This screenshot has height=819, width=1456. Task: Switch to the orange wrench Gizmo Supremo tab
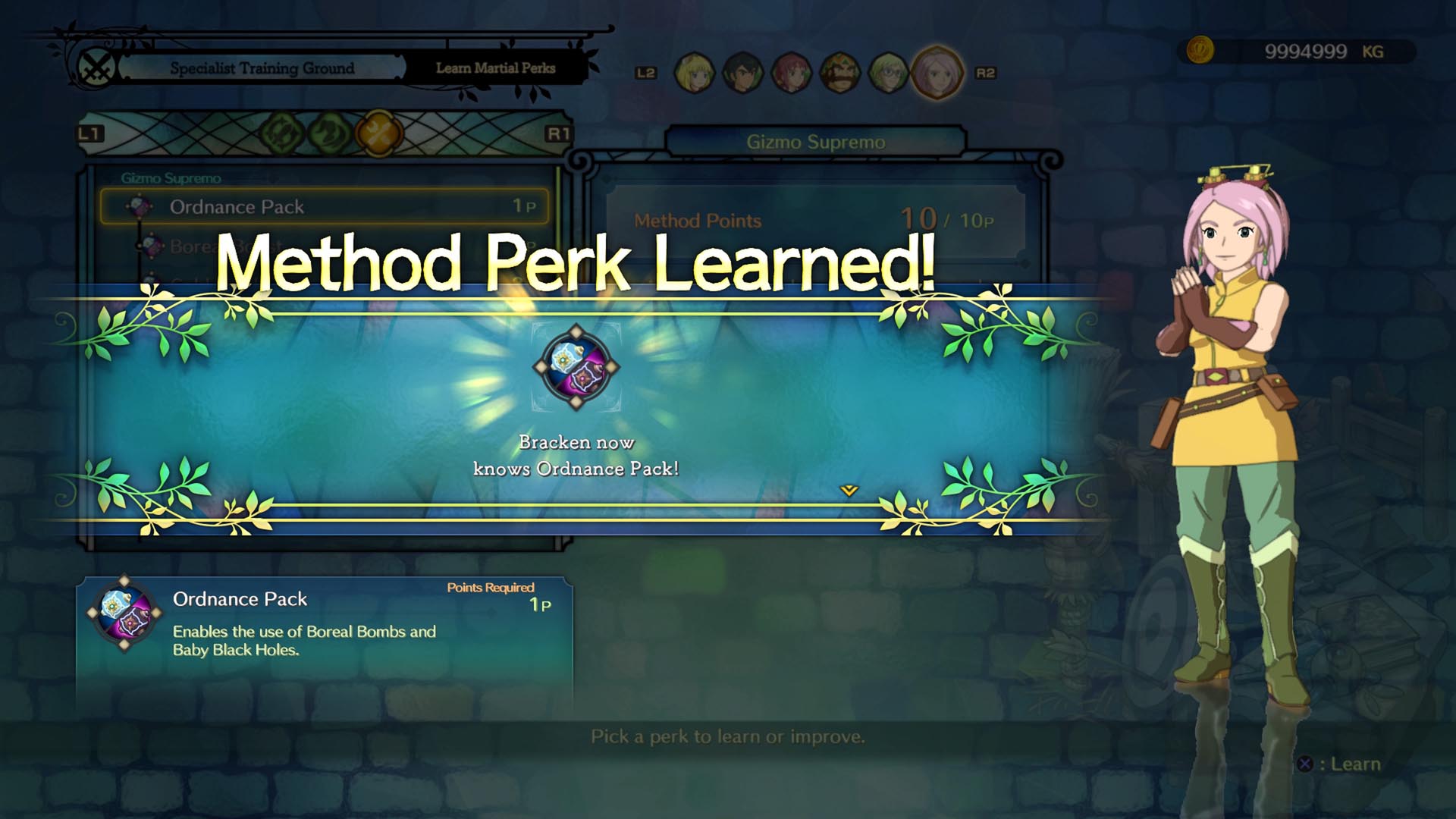378,133
